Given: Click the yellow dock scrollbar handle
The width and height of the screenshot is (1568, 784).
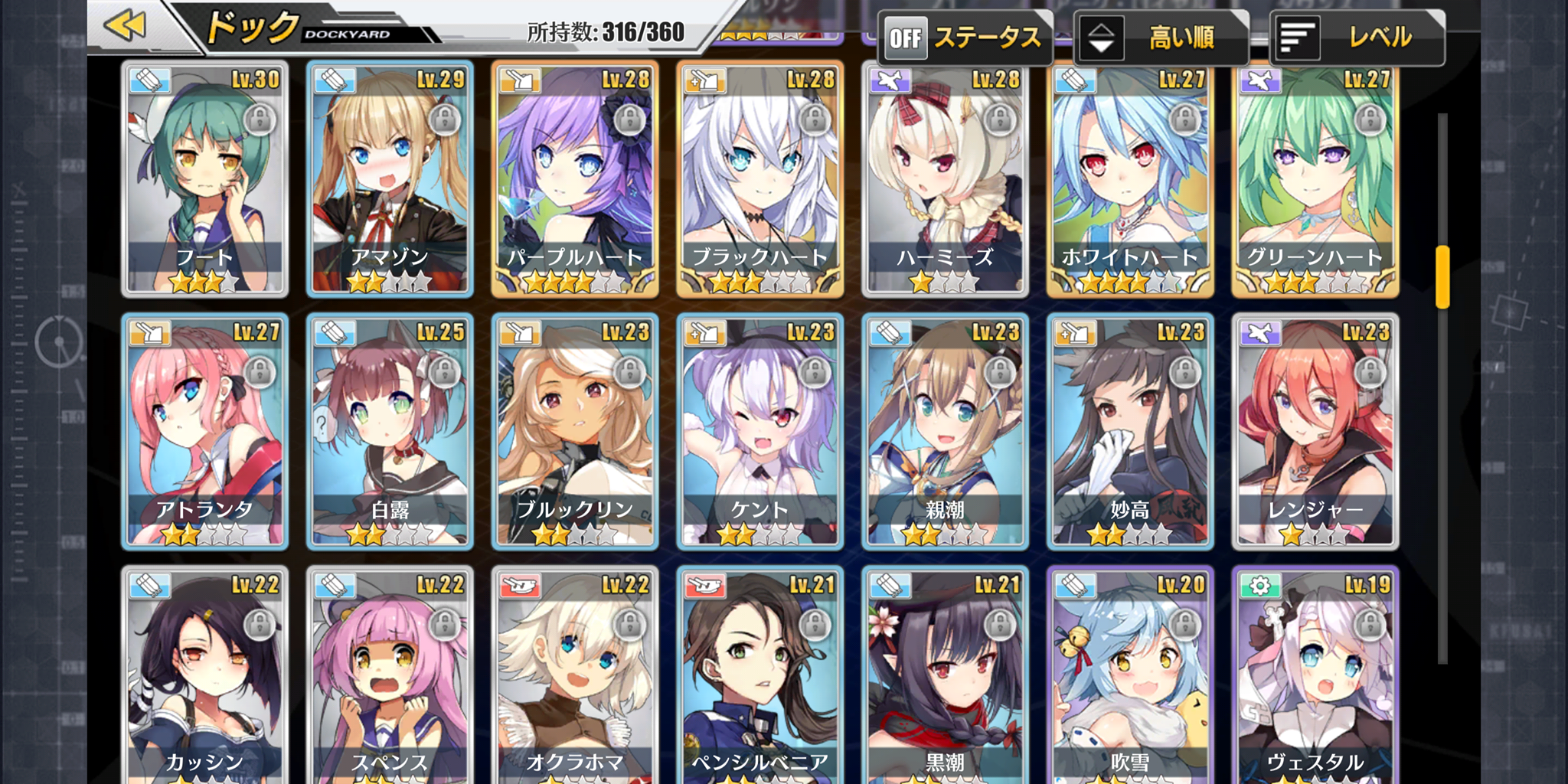Looking at the screenshot, I should 1442,277.
